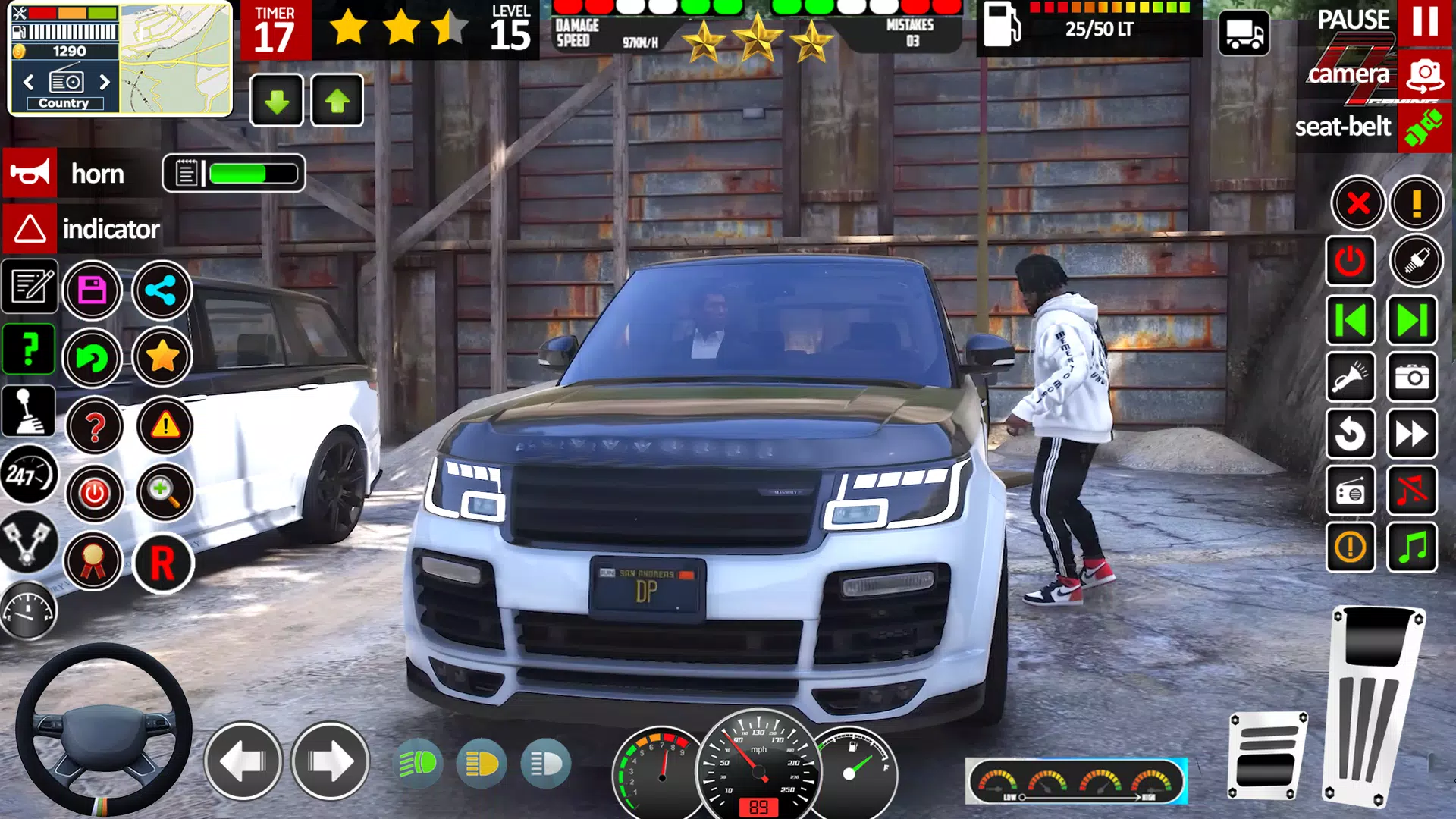Open the photo capture camera icon

[x=1412, y=379]
